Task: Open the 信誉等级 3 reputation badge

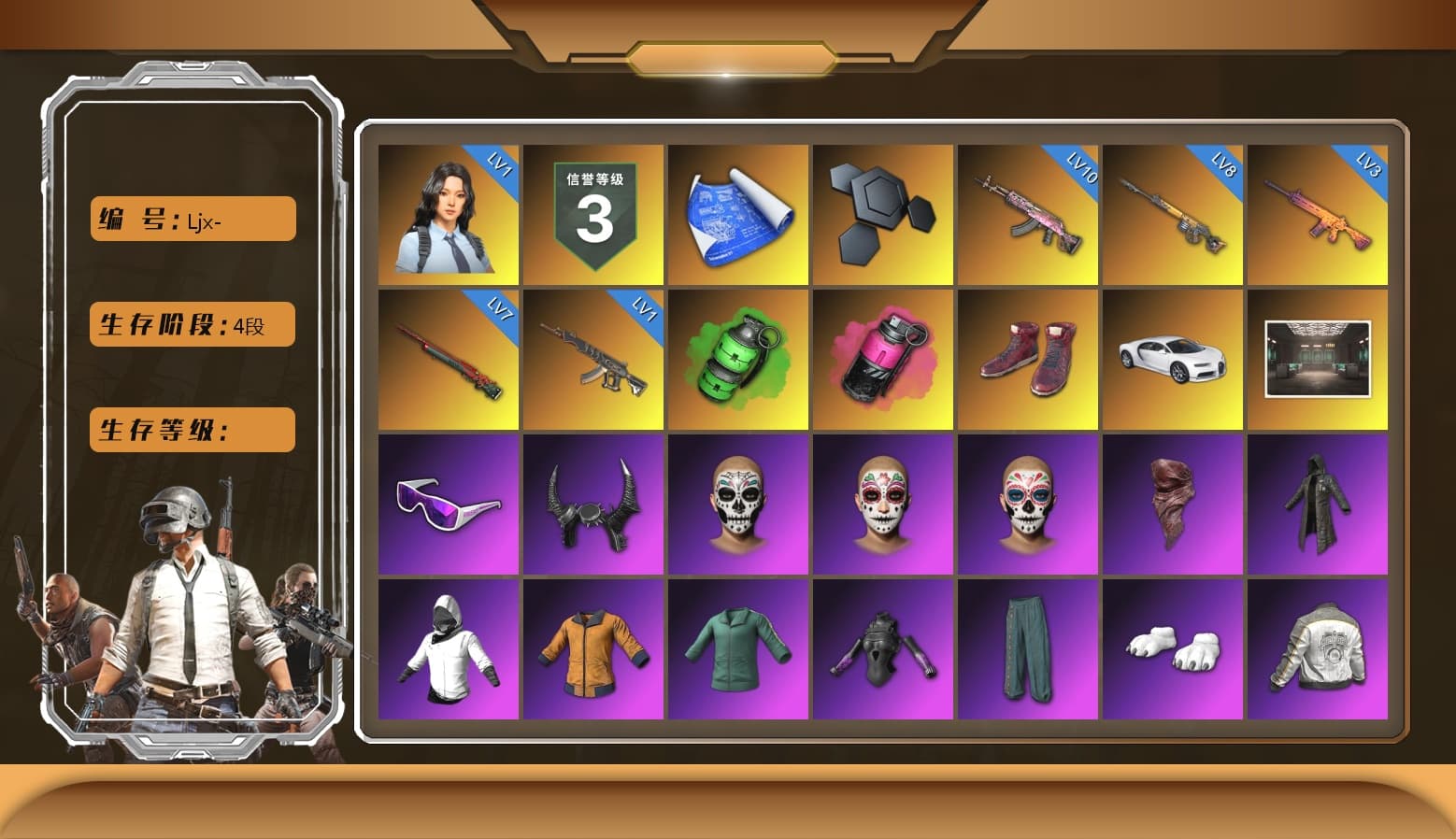Action: [594, 213]
